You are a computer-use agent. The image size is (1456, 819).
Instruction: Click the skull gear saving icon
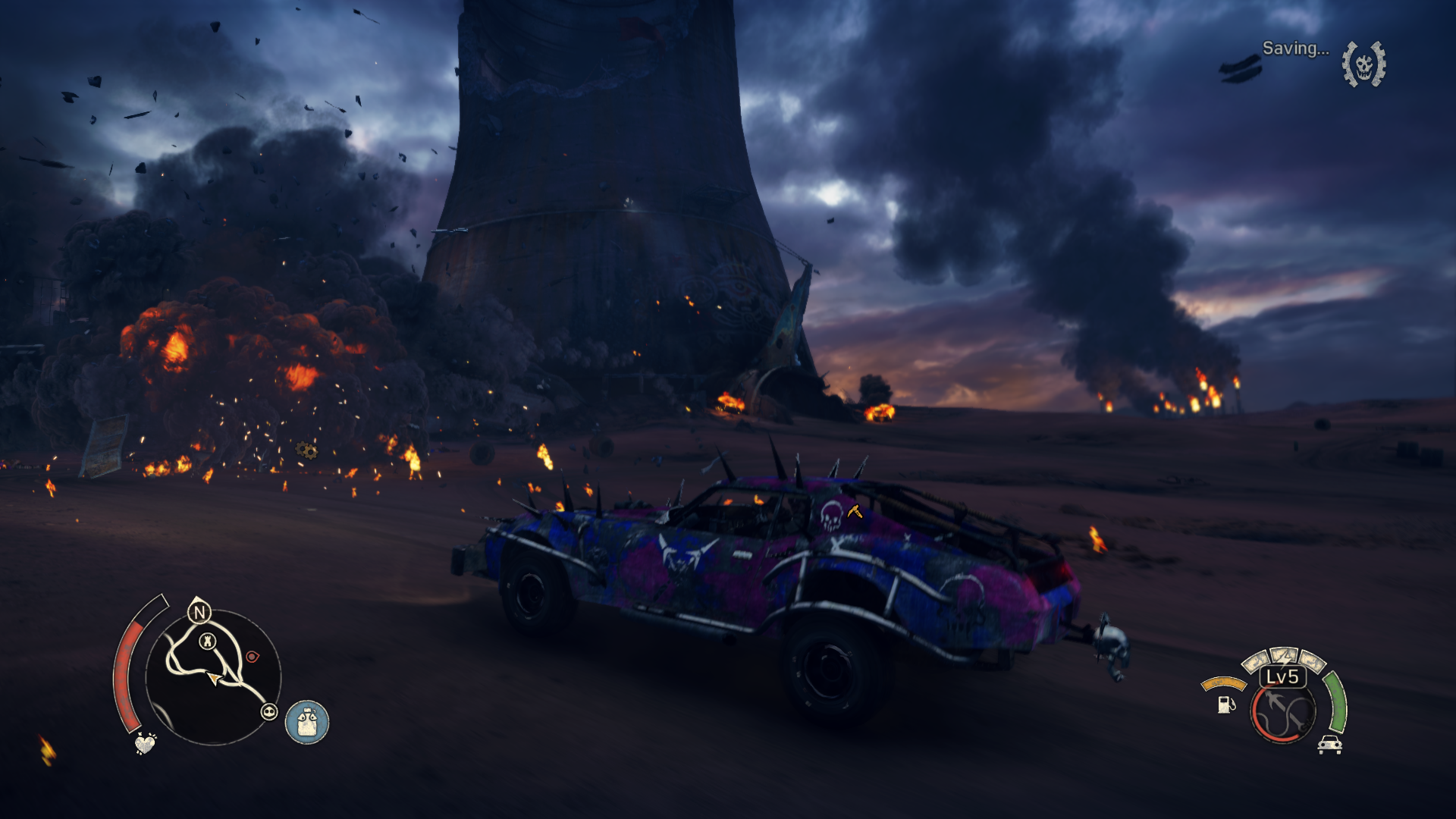[1363, 64]
